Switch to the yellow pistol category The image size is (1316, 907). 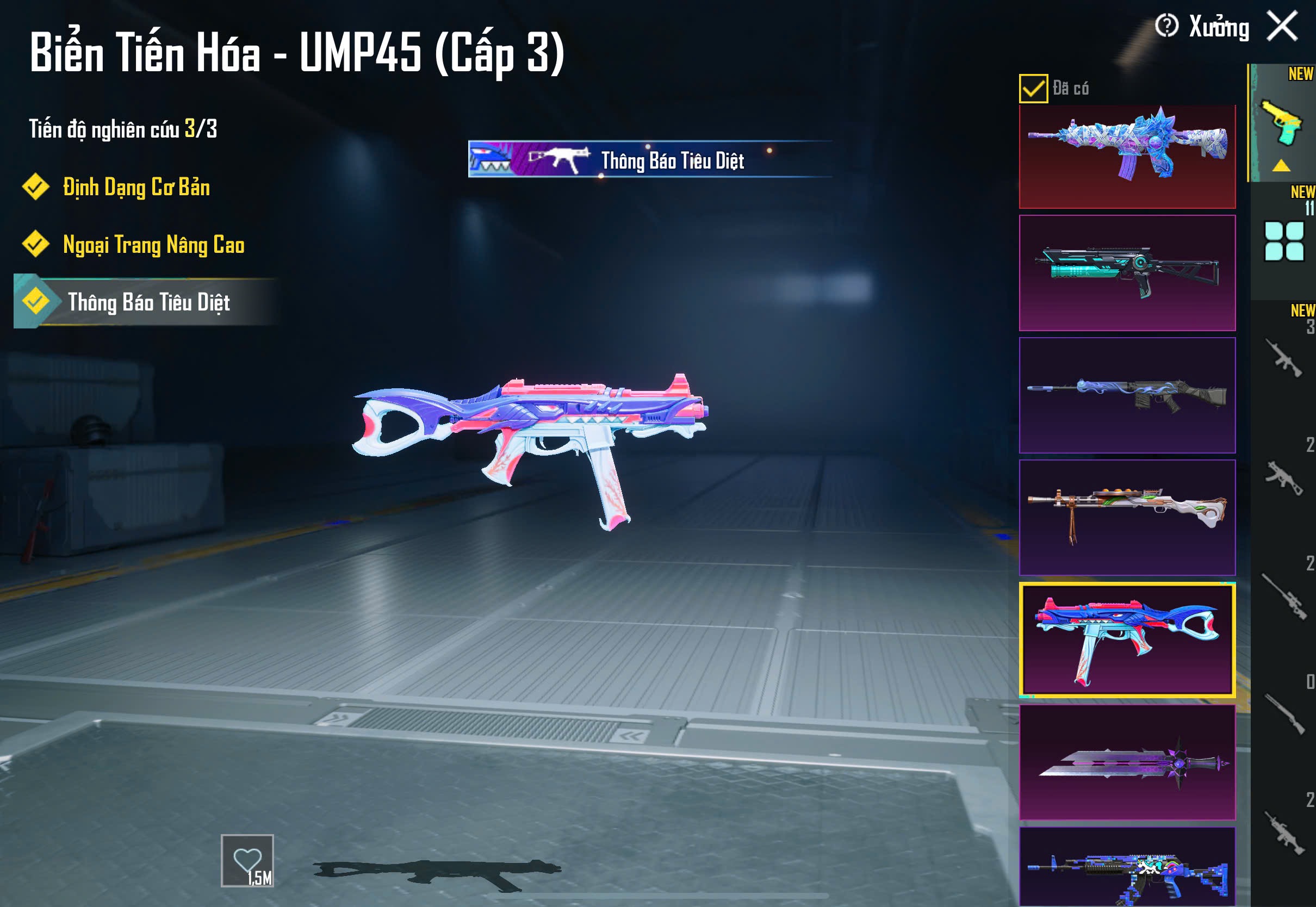pyautogui.click(x=1282, y=123)
